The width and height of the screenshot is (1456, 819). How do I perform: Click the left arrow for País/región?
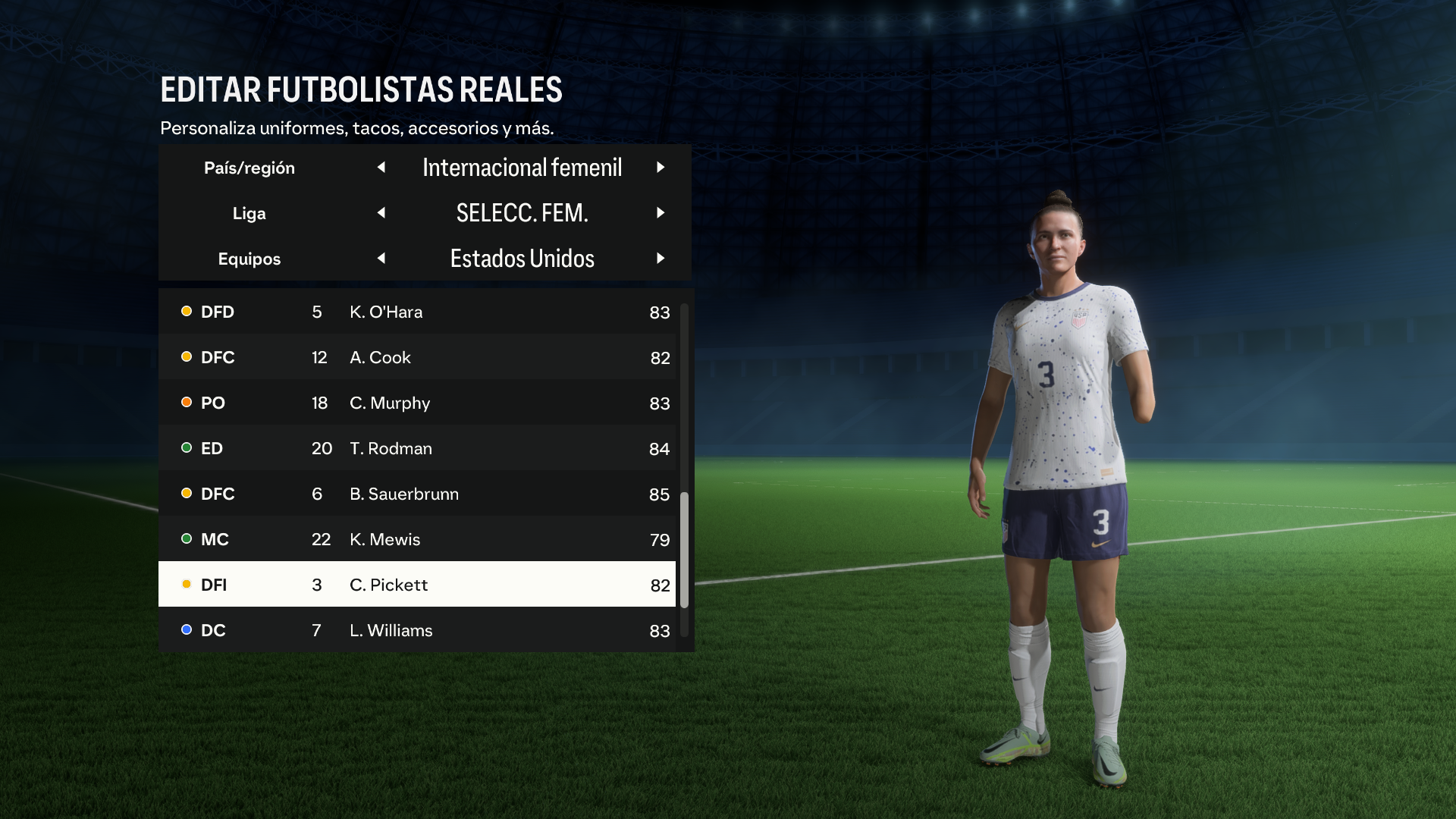tap(381, 168)
